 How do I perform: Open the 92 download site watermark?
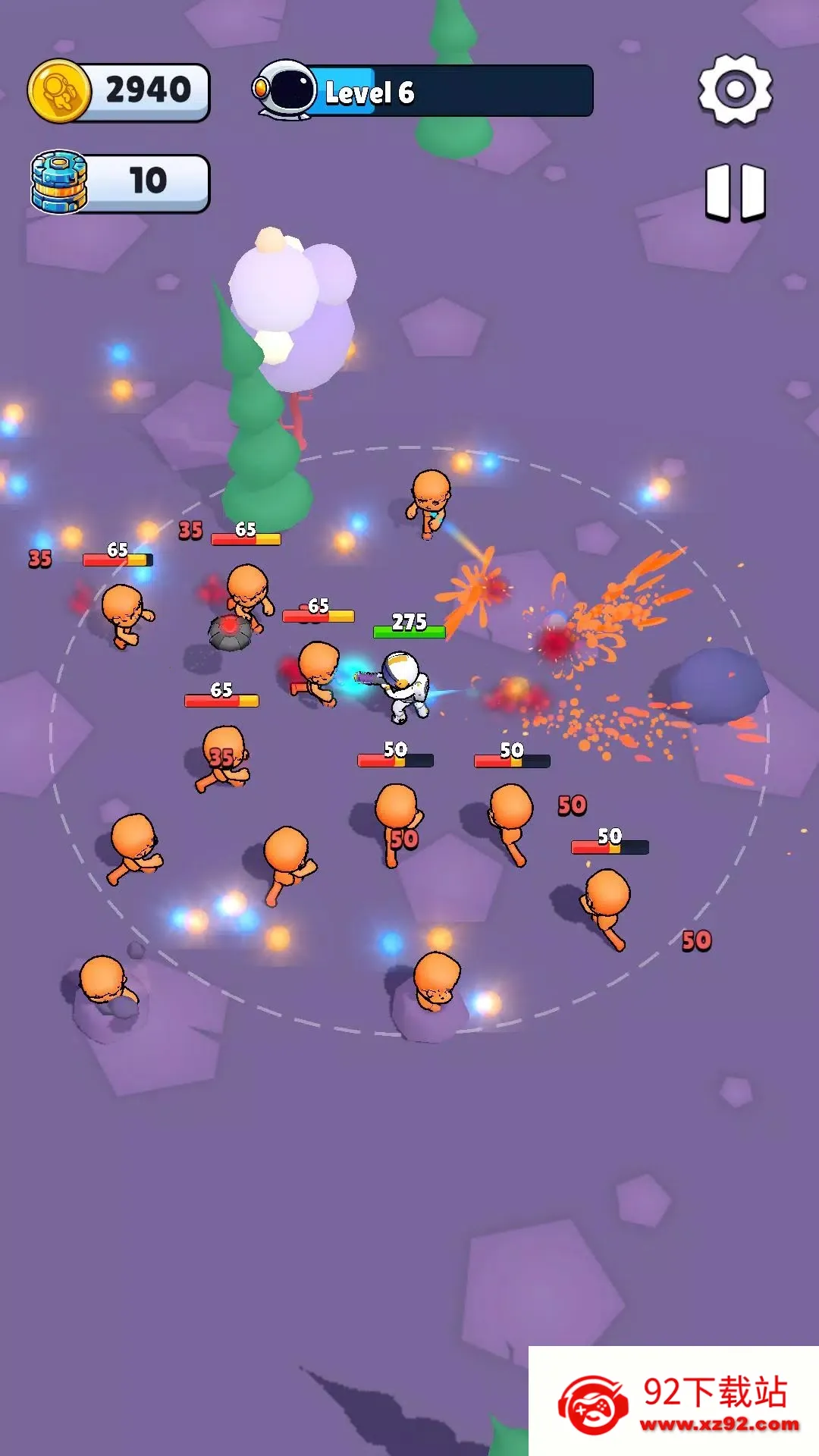[673, 1401]
